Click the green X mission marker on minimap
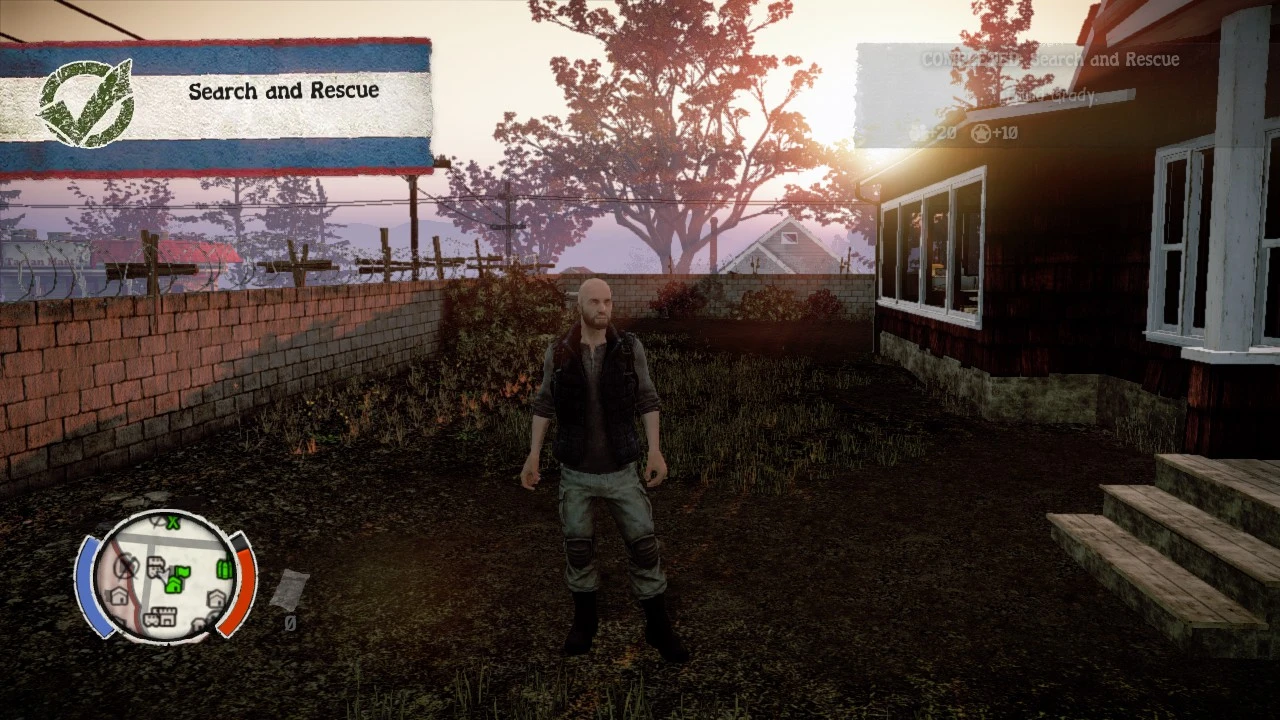 pyautogui.click(x=173, y=523)
